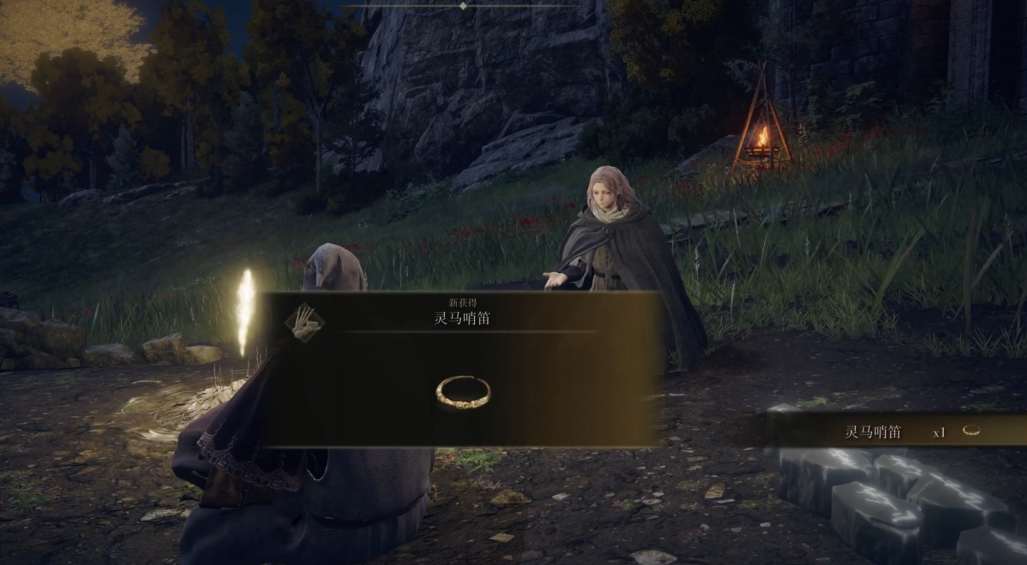
Task: Select the diamond item category icon
Action: [x=304, y=323]
